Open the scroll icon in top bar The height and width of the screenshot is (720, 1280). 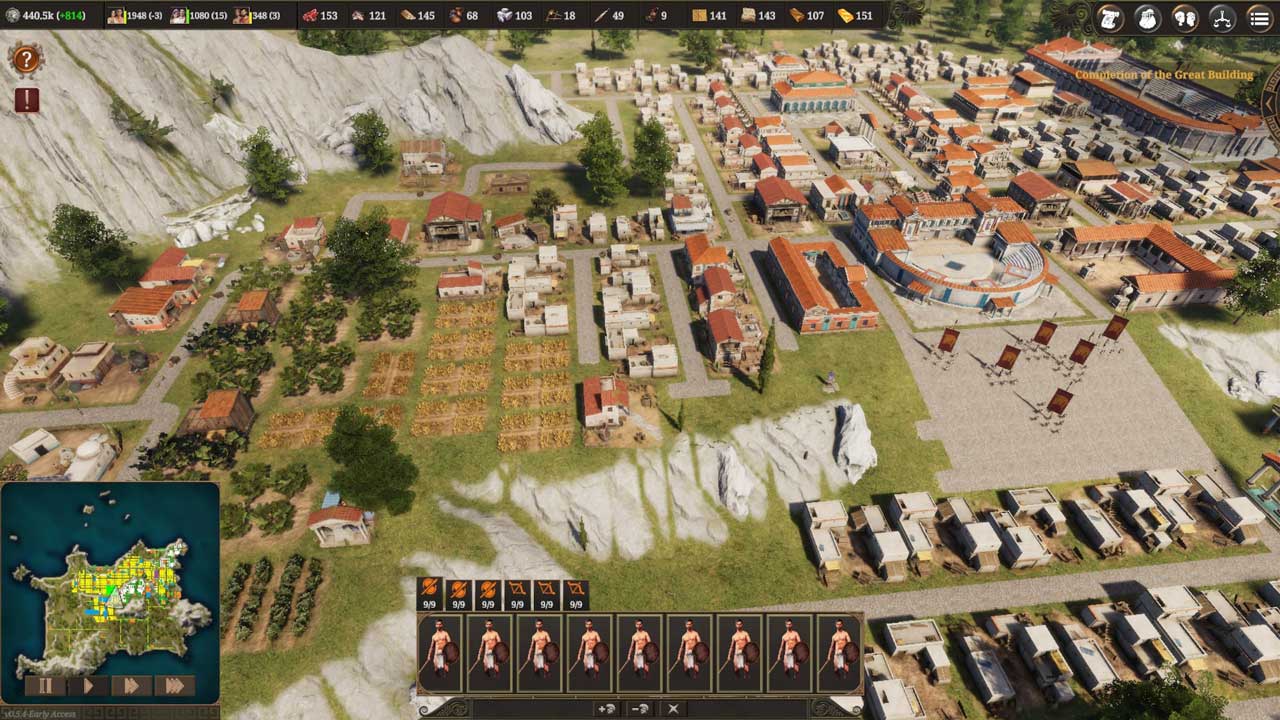pos(1110,17)
